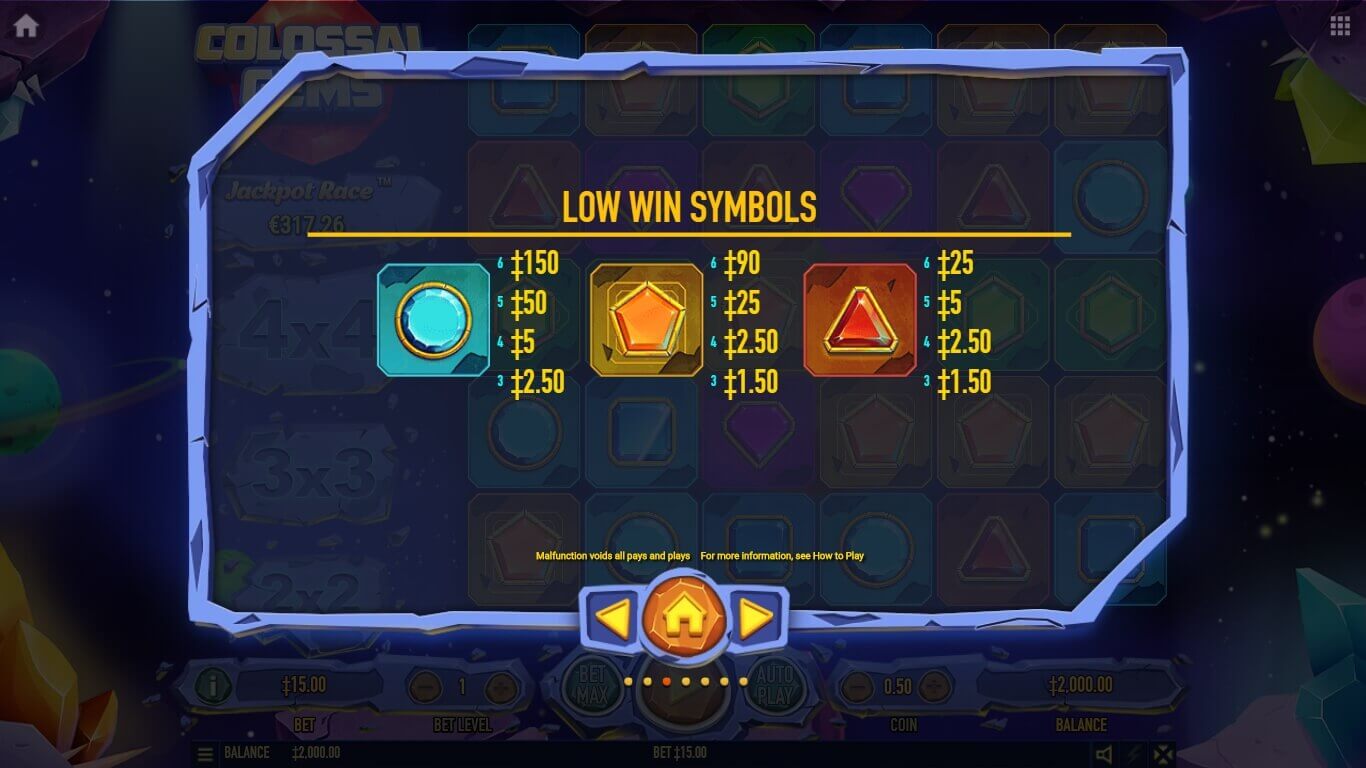Toggle the sound speaker icon

pyautogui.click(x=1103, y=754)
